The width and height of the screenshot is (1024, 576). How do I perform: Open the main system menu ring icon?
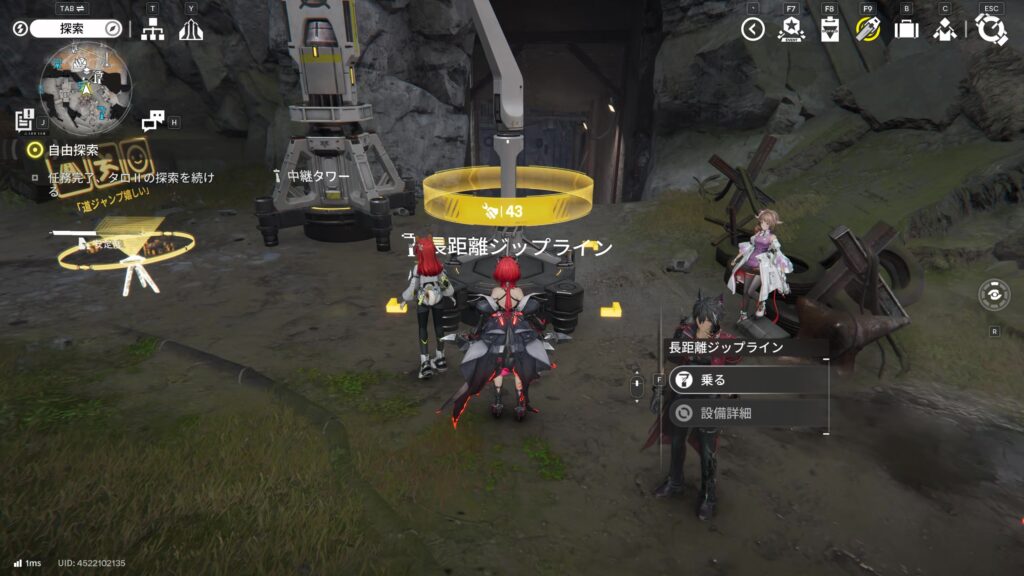991,29
